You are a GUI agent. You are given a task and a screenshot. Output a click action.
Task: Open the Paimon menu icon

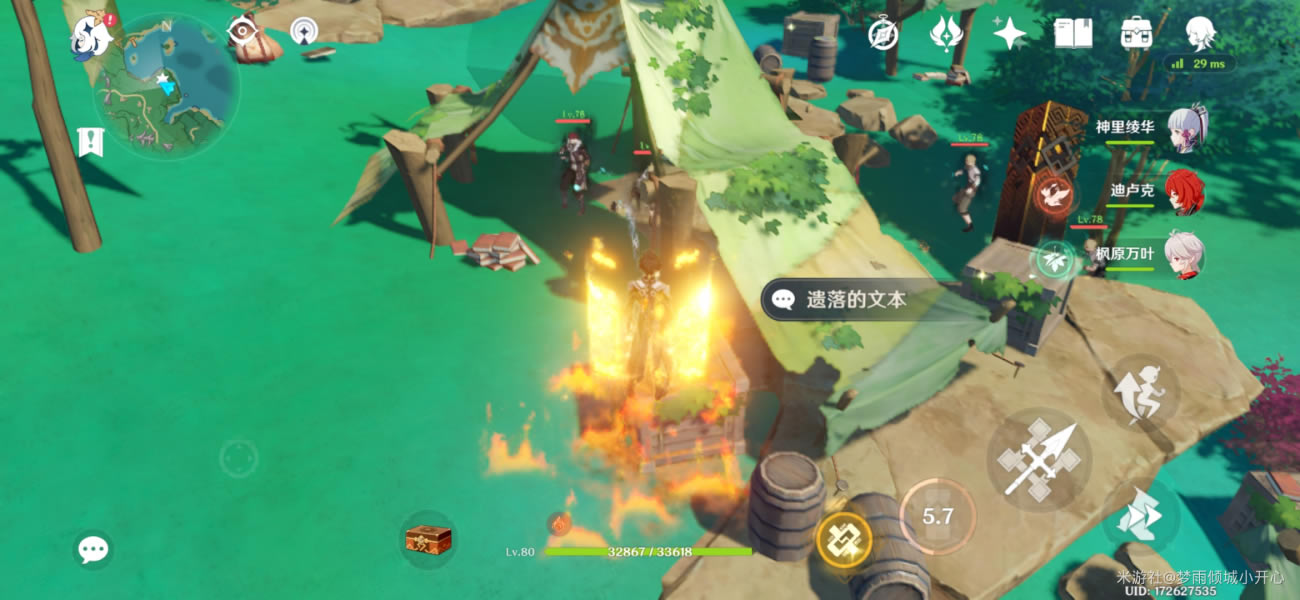[91, 37]
